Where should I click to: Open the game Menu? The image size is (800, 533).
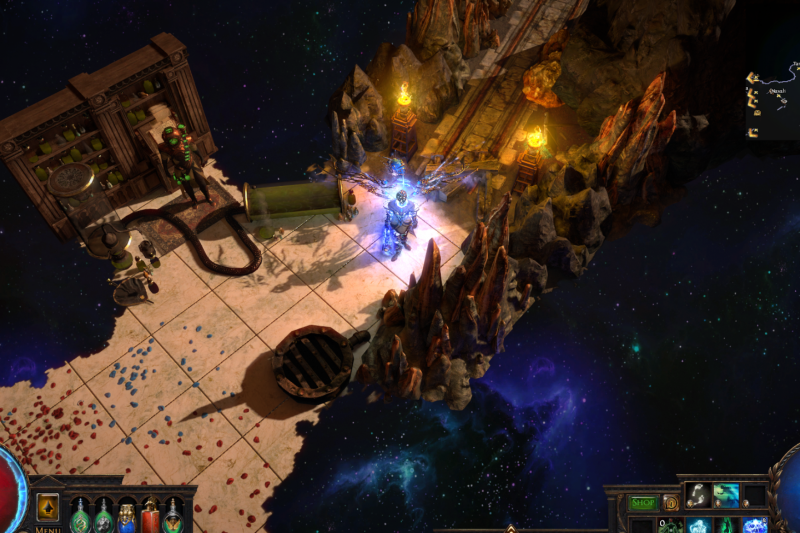(48, 529)
